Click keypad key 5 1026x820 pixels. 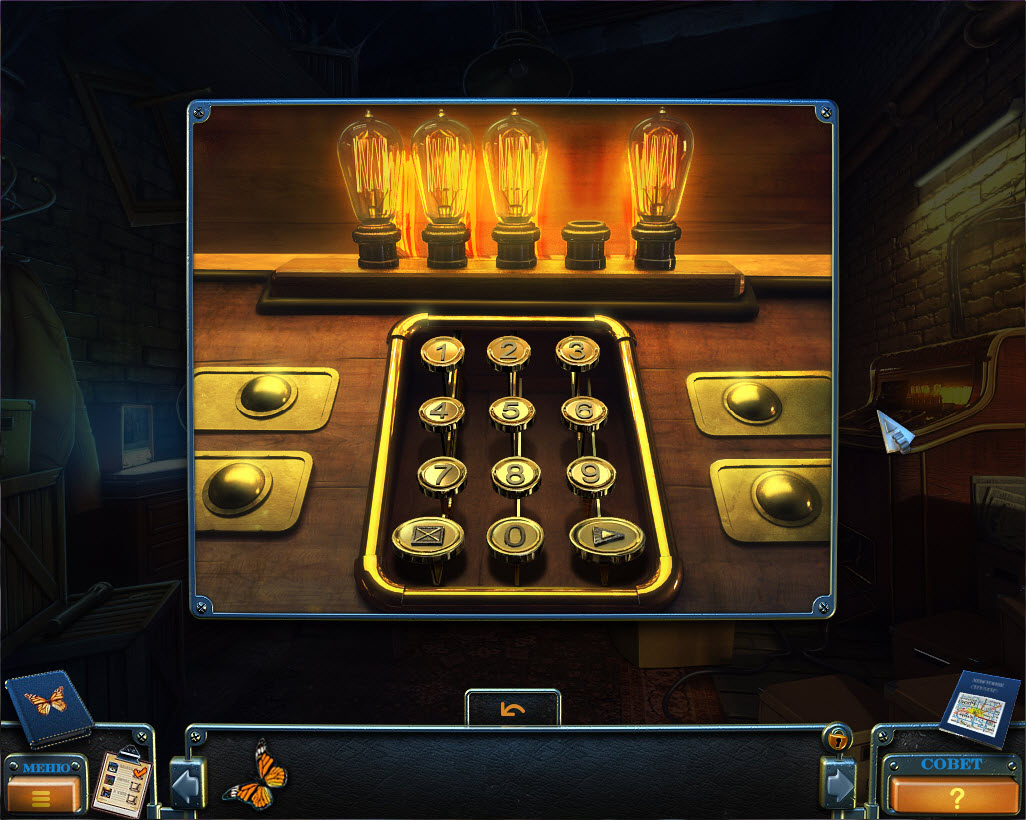pyautogui.click(x=511, y=411)
